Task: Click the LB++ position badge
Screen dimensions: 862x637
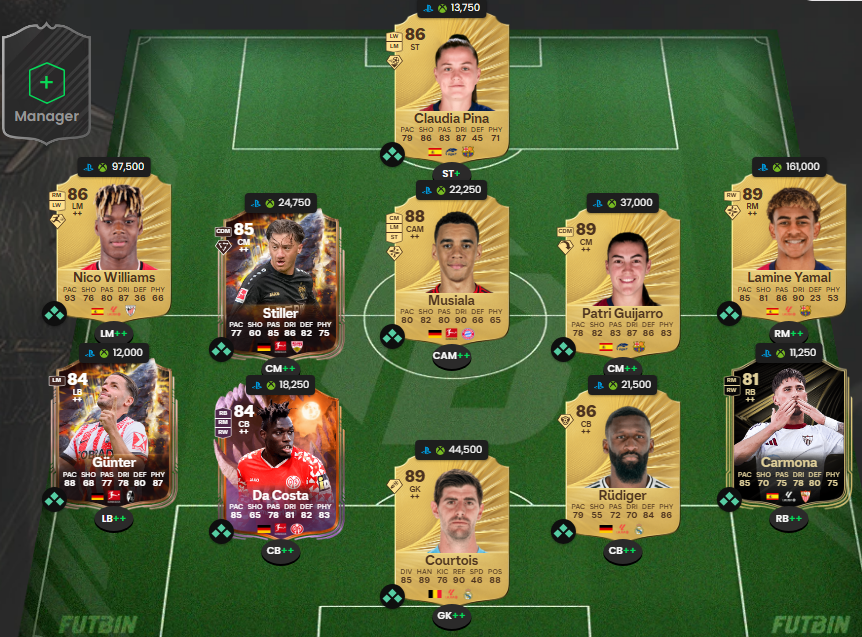Action: [114, 518]
